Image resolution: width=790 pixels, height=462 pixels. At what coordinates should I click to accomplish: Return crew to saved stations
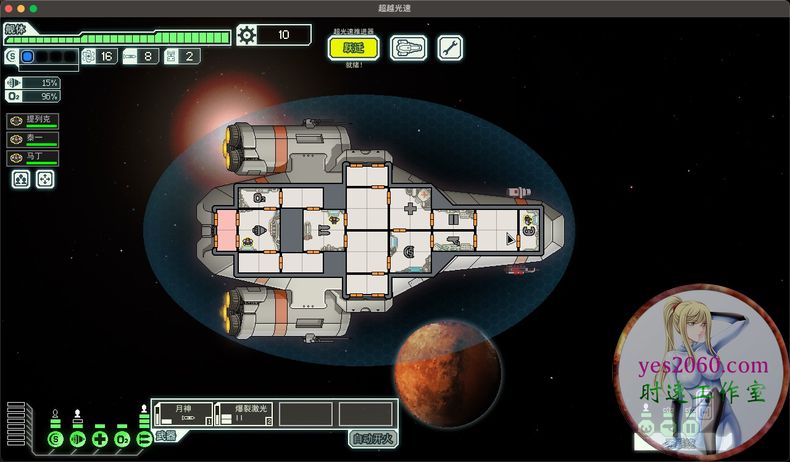coord(45,179)
